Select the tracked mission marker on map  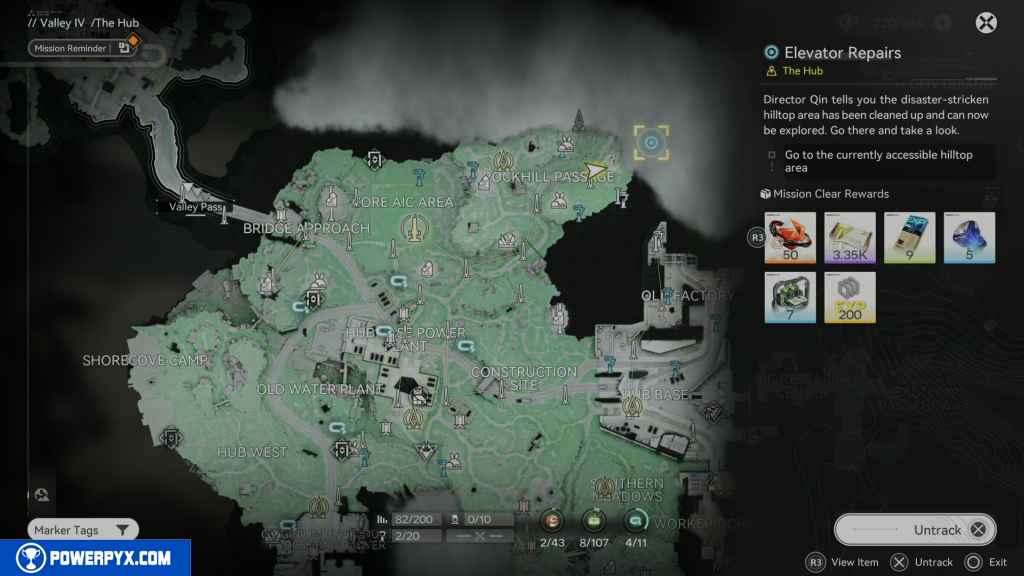click(652, 143)
